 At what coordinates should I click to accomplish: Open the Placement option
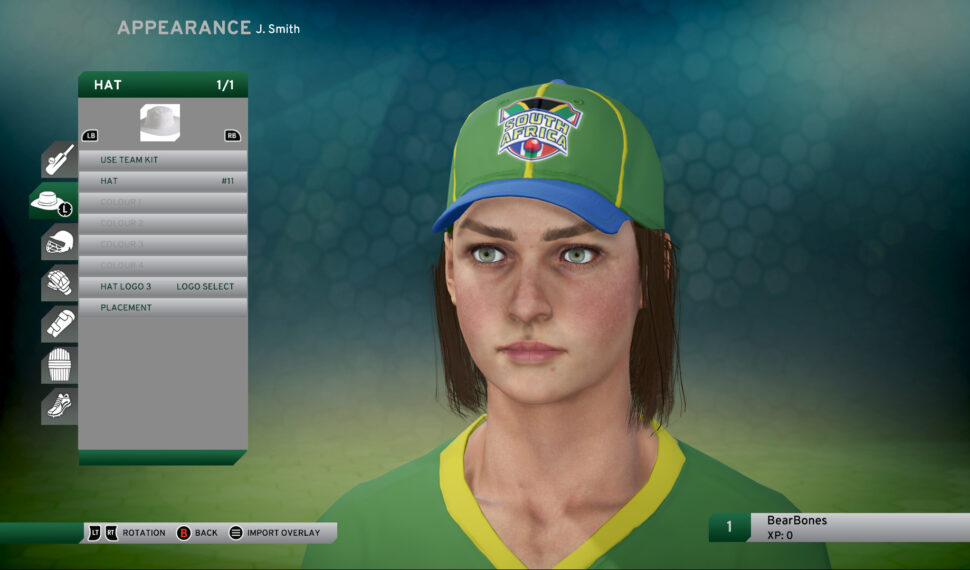(163, 308)
